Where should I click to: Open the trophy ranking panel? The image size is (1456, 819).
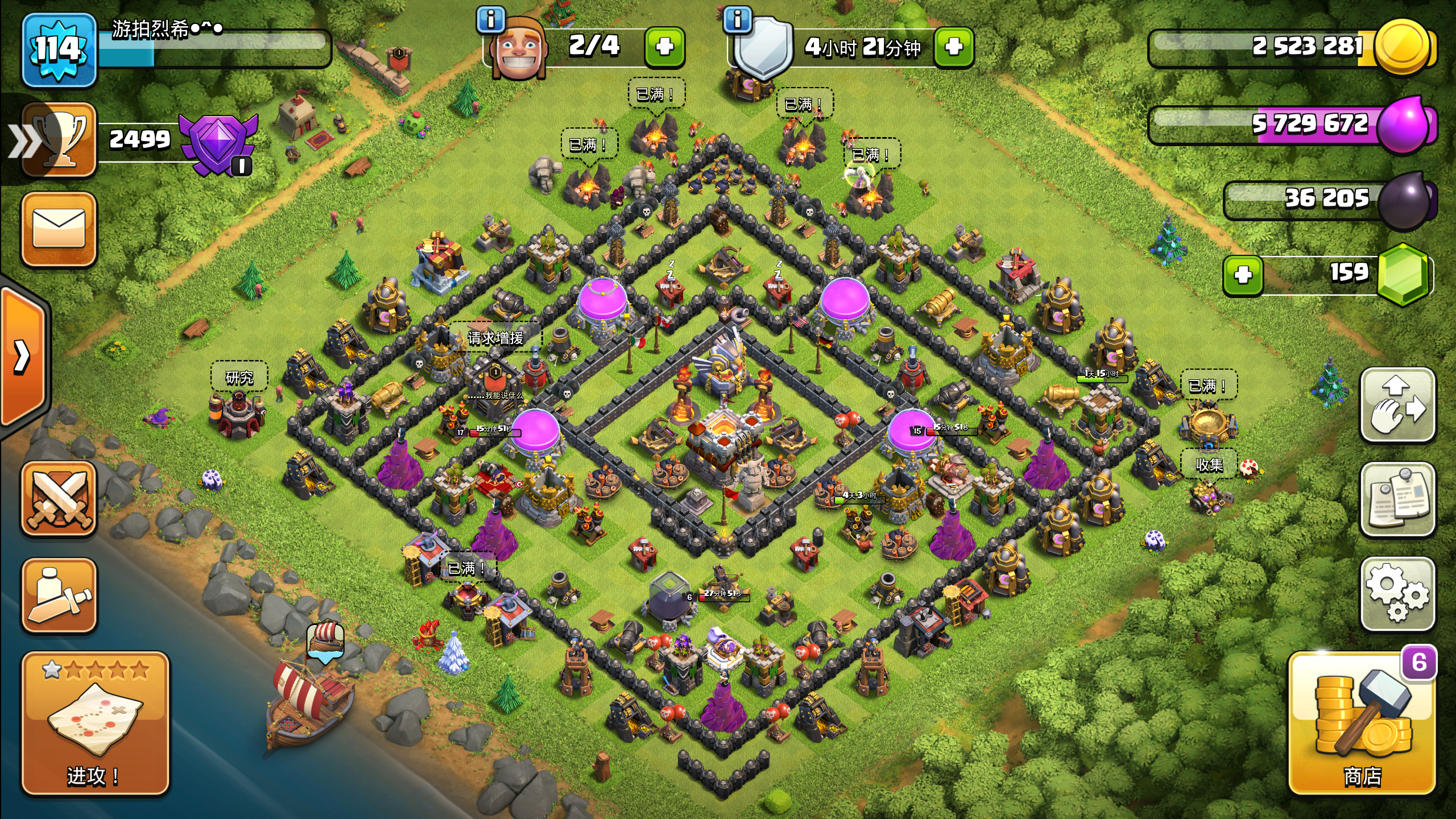click(59, 140)
